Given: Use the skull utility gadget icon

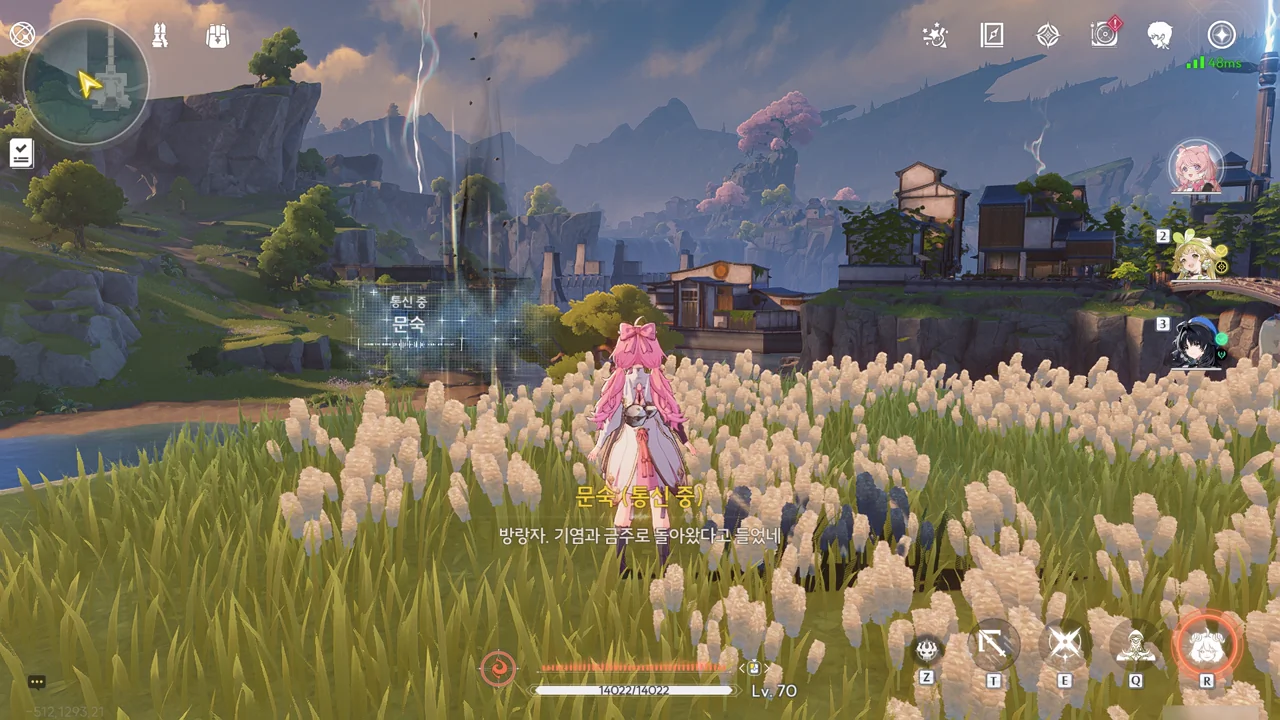Looking at the screenshot, I should coord(927,648).
